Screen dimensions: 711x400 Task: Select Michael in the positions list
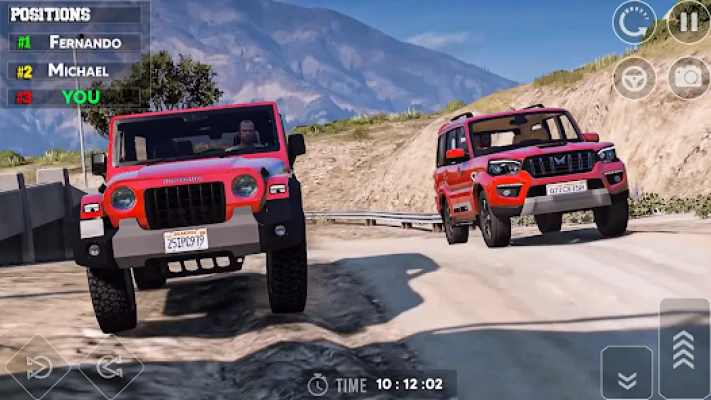point(78,70)
